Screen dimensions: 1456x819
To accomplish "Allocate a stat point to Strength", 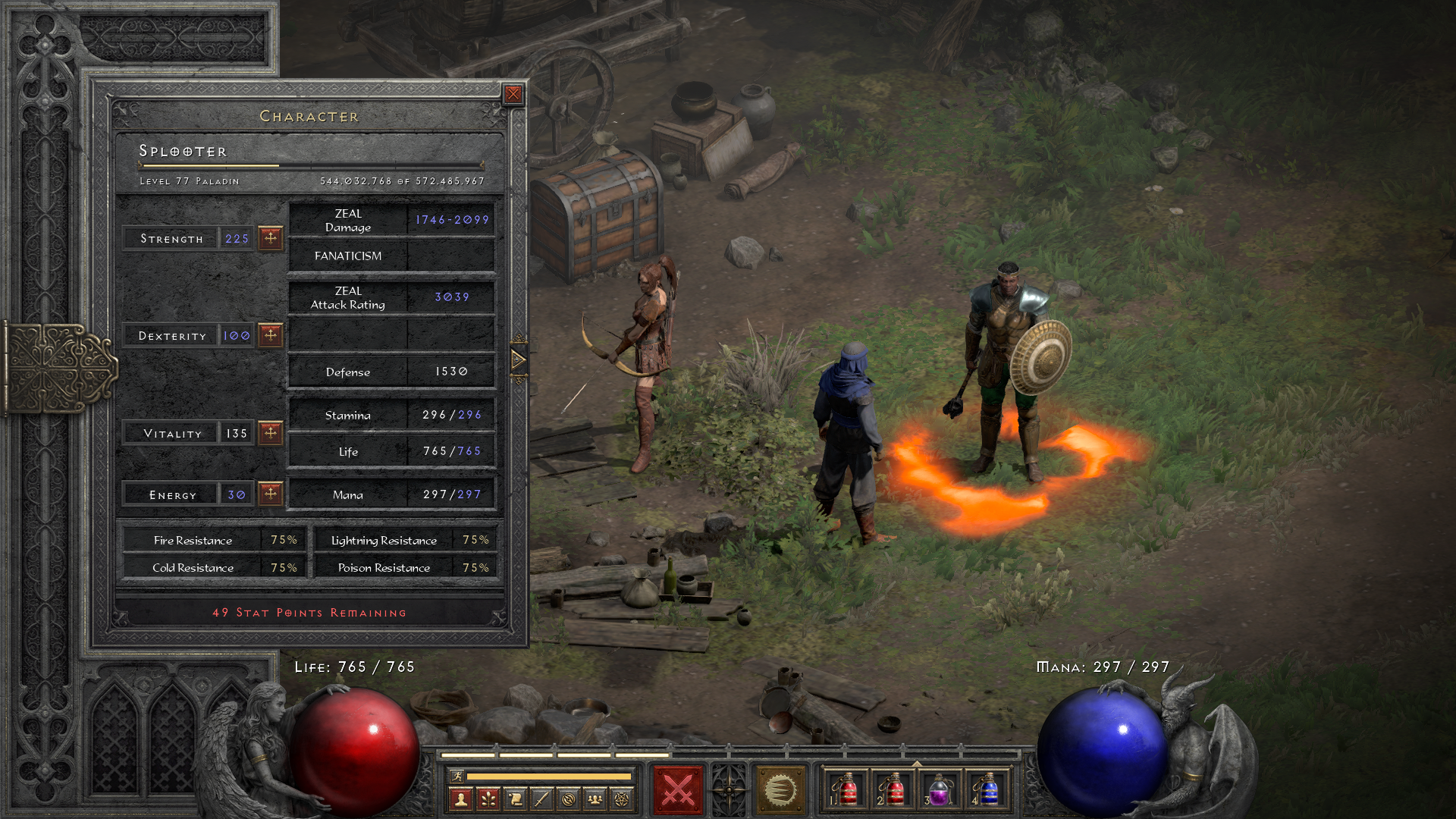I will (270, 238).
